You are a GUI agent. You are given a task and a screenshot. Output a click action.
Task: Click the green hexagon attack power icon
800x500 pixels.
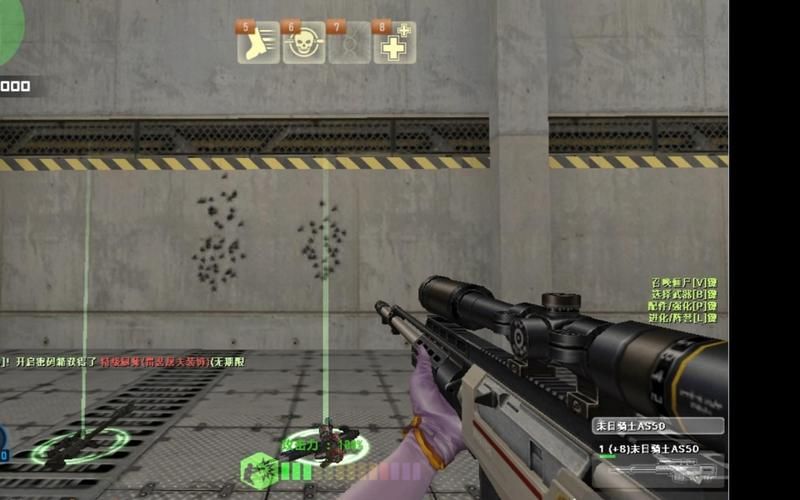coord(258,468)
